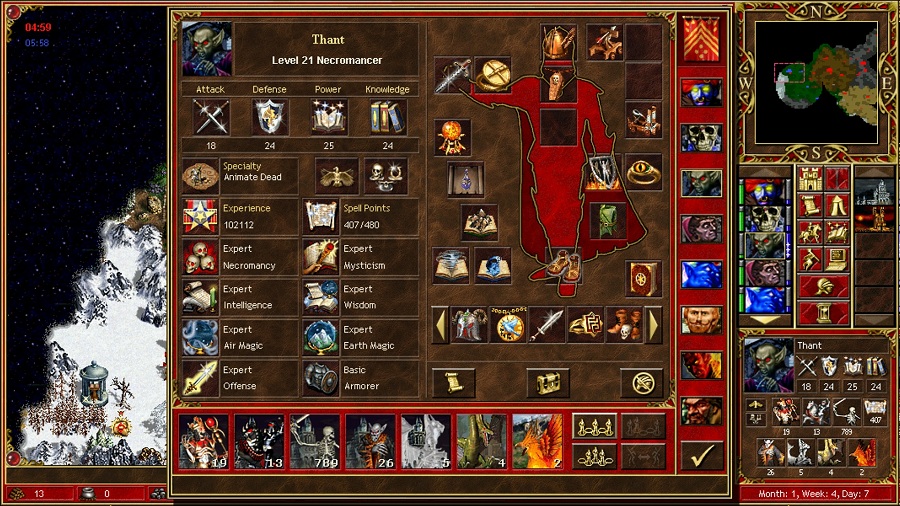Select the stack of 709 skeletons
Screen dimensions: 900x506
click(315, 441)
